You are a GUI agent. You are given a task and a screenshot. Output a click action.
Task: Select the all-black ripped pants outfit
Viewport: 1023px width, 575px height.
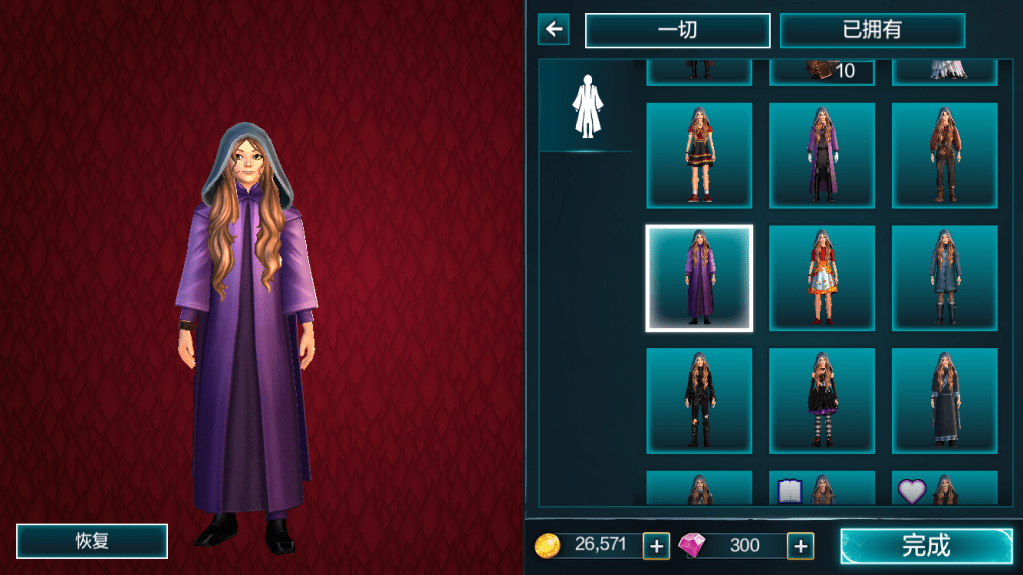(699, 400)
